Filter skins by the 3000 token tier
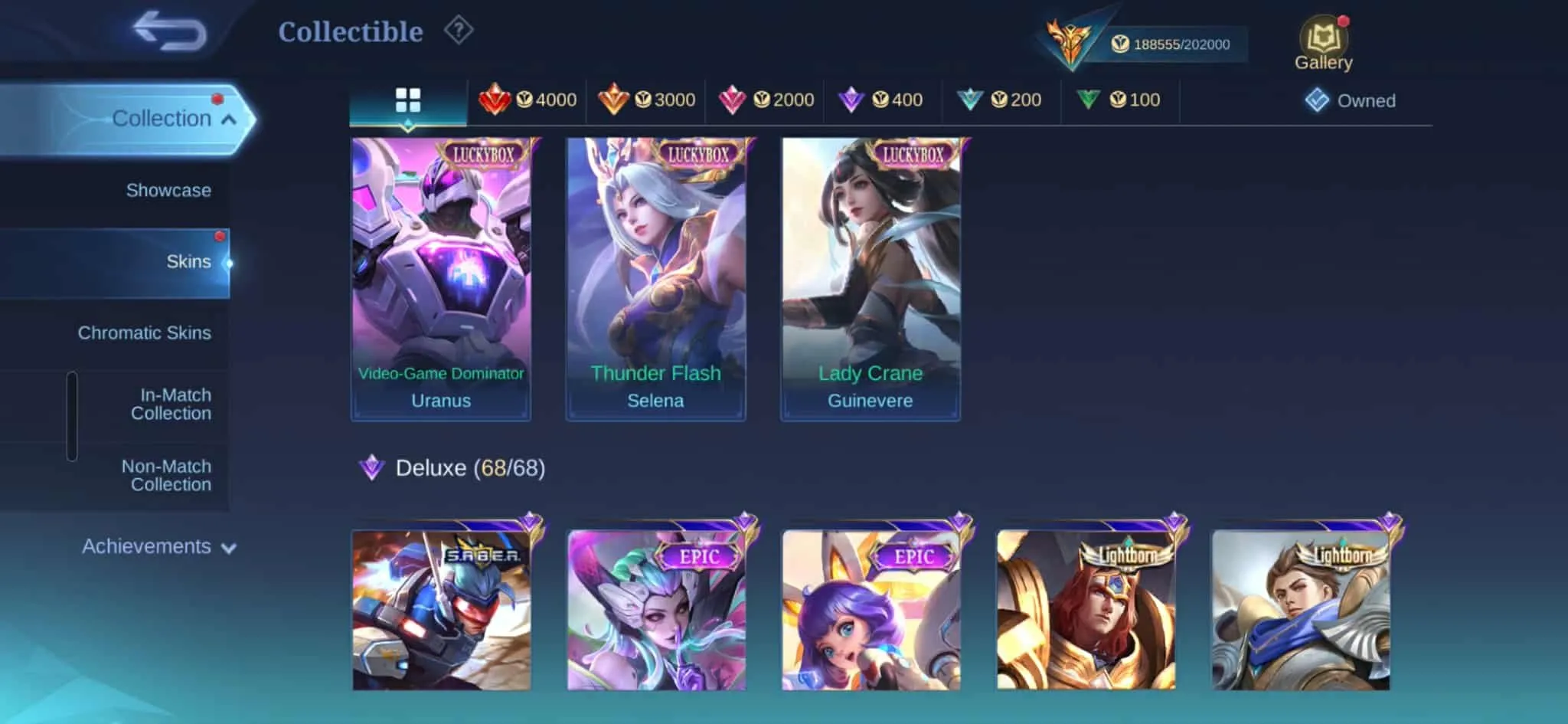 pyautogui.click(x=648, y=99)
